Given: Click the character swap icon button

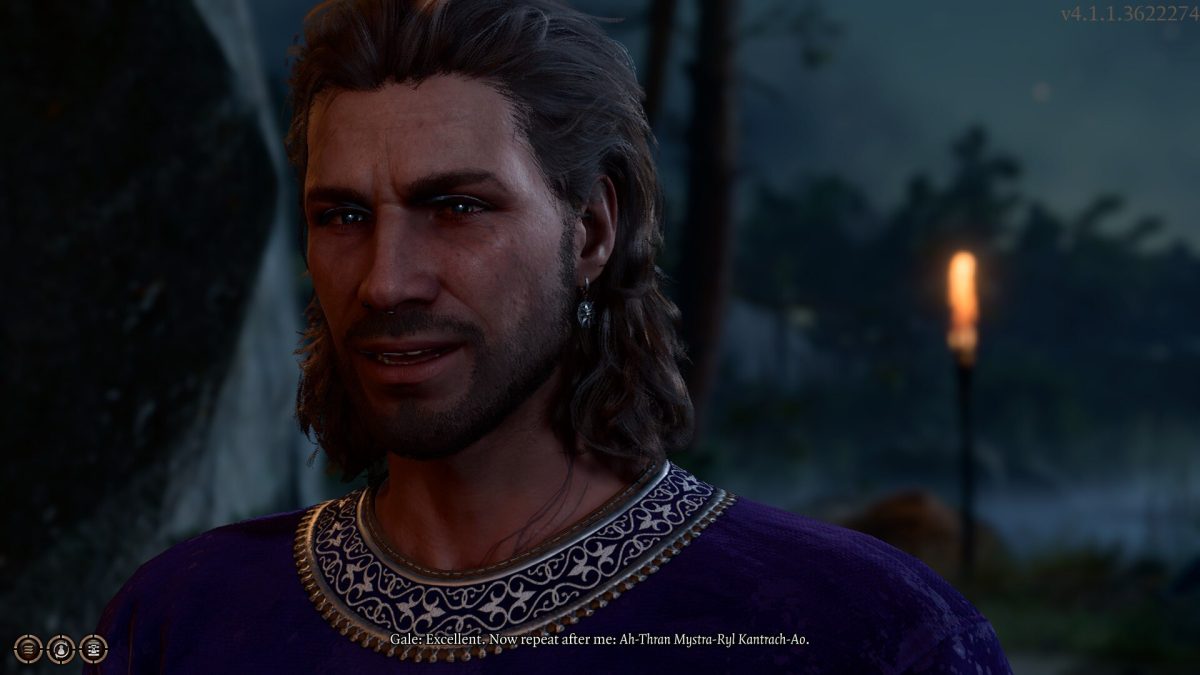Looking at the screenshot, I should coord(61,649).
